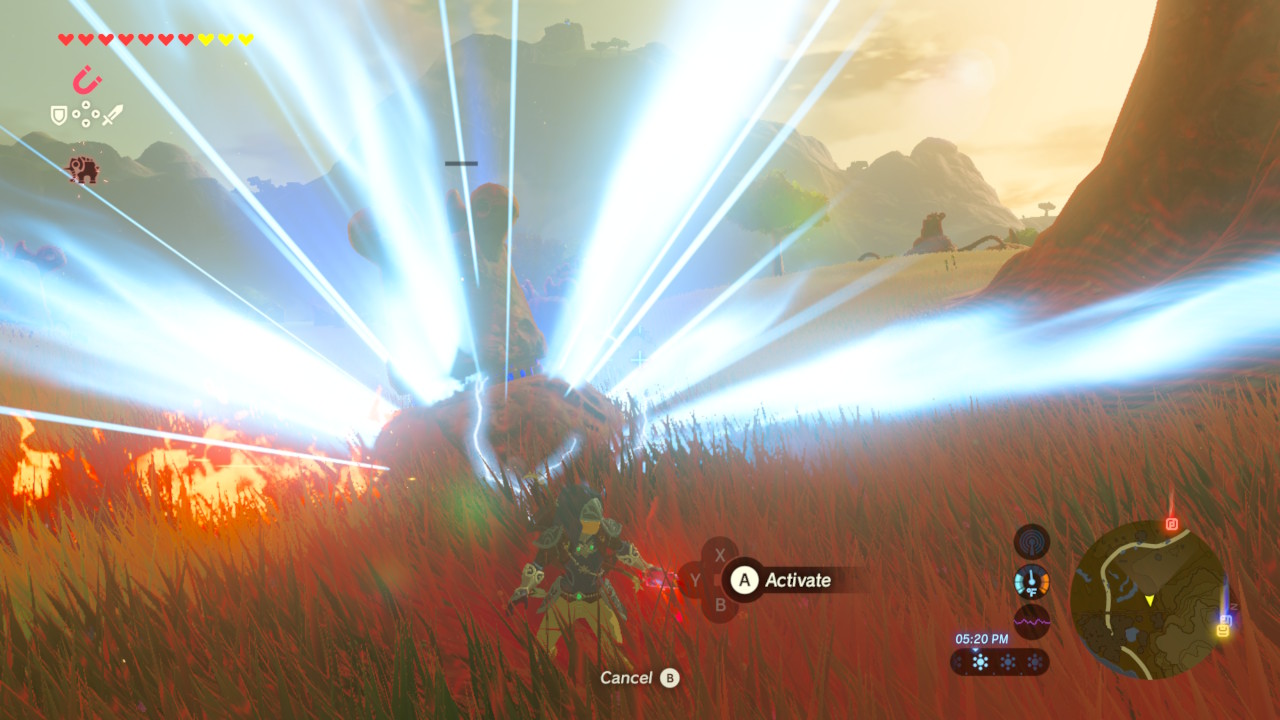Select the red marker on the minimap edge
The height and width of the screenshot is (720, 1280).
[x=1172, y=524]
